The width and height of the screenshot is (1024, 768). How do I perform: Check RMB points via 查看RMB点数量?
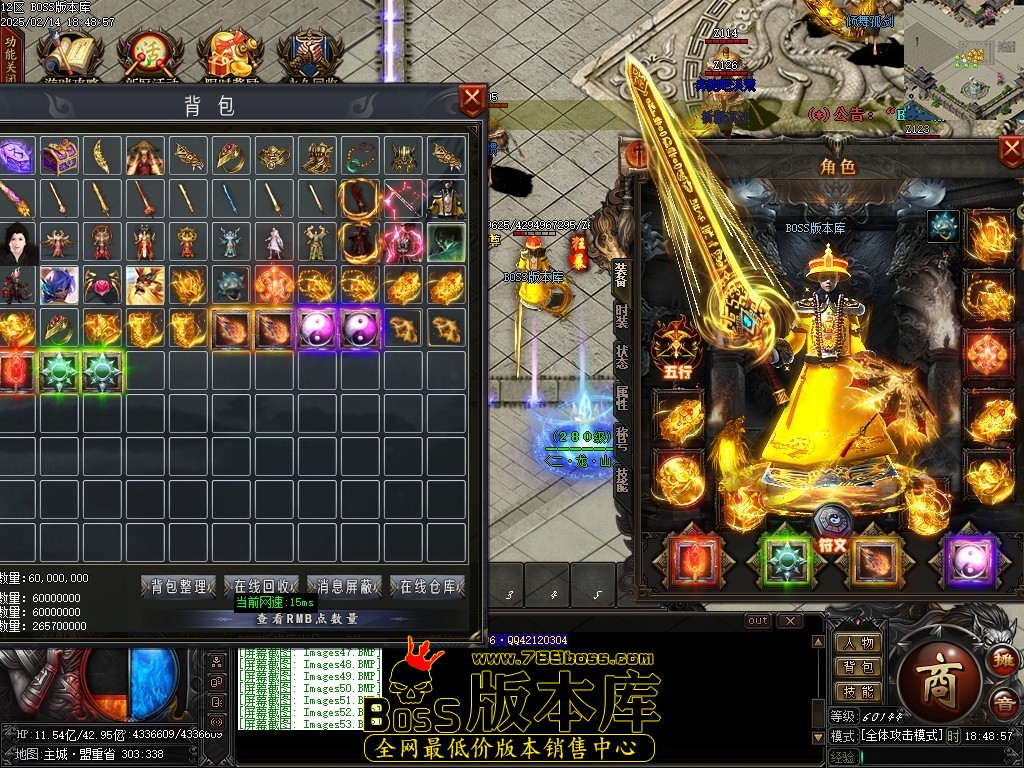coord(306,619)
